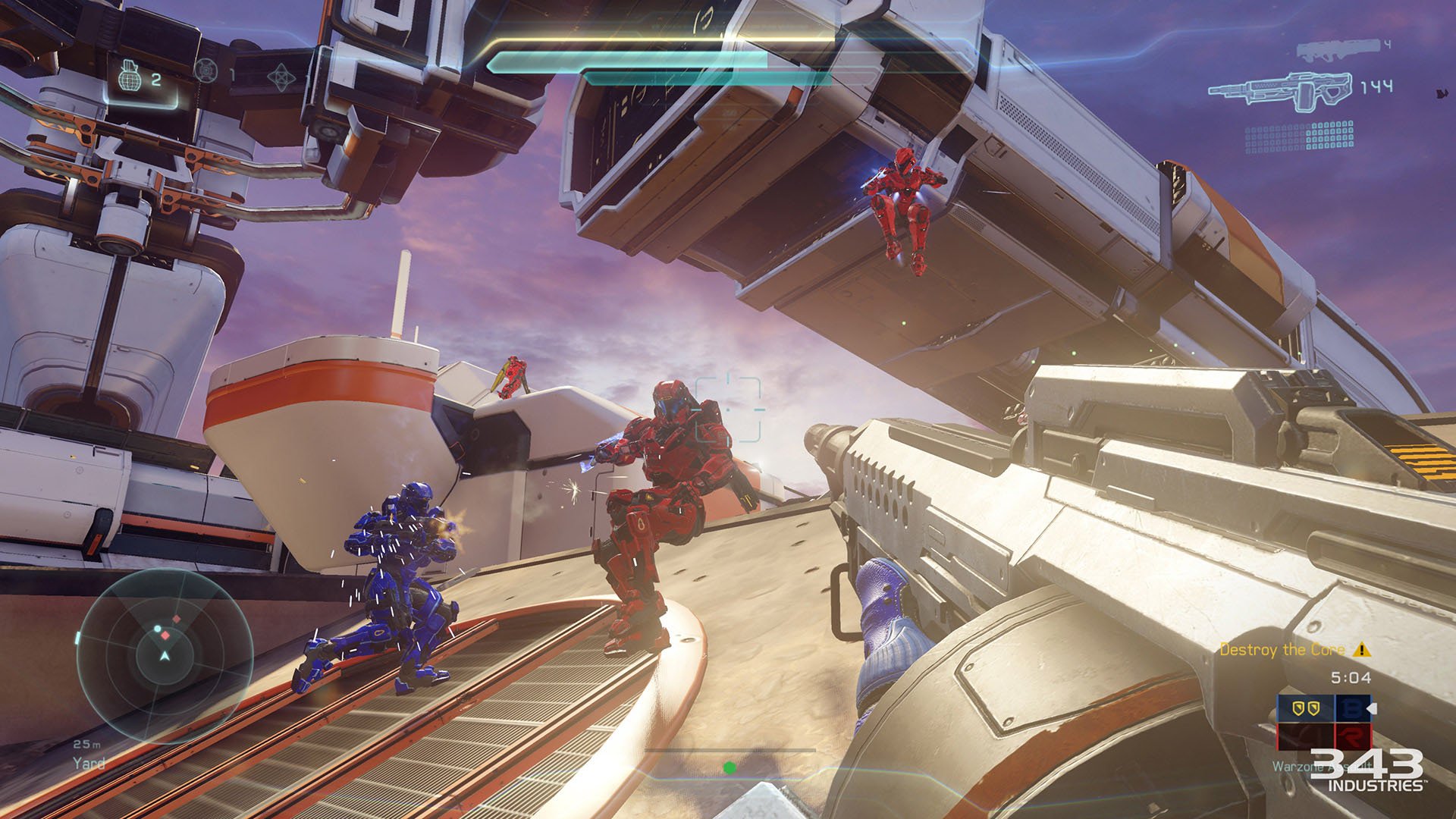Select the blue team B emblem
Viewport: 1456px width, 819px height.
(x=1351, y=708)
